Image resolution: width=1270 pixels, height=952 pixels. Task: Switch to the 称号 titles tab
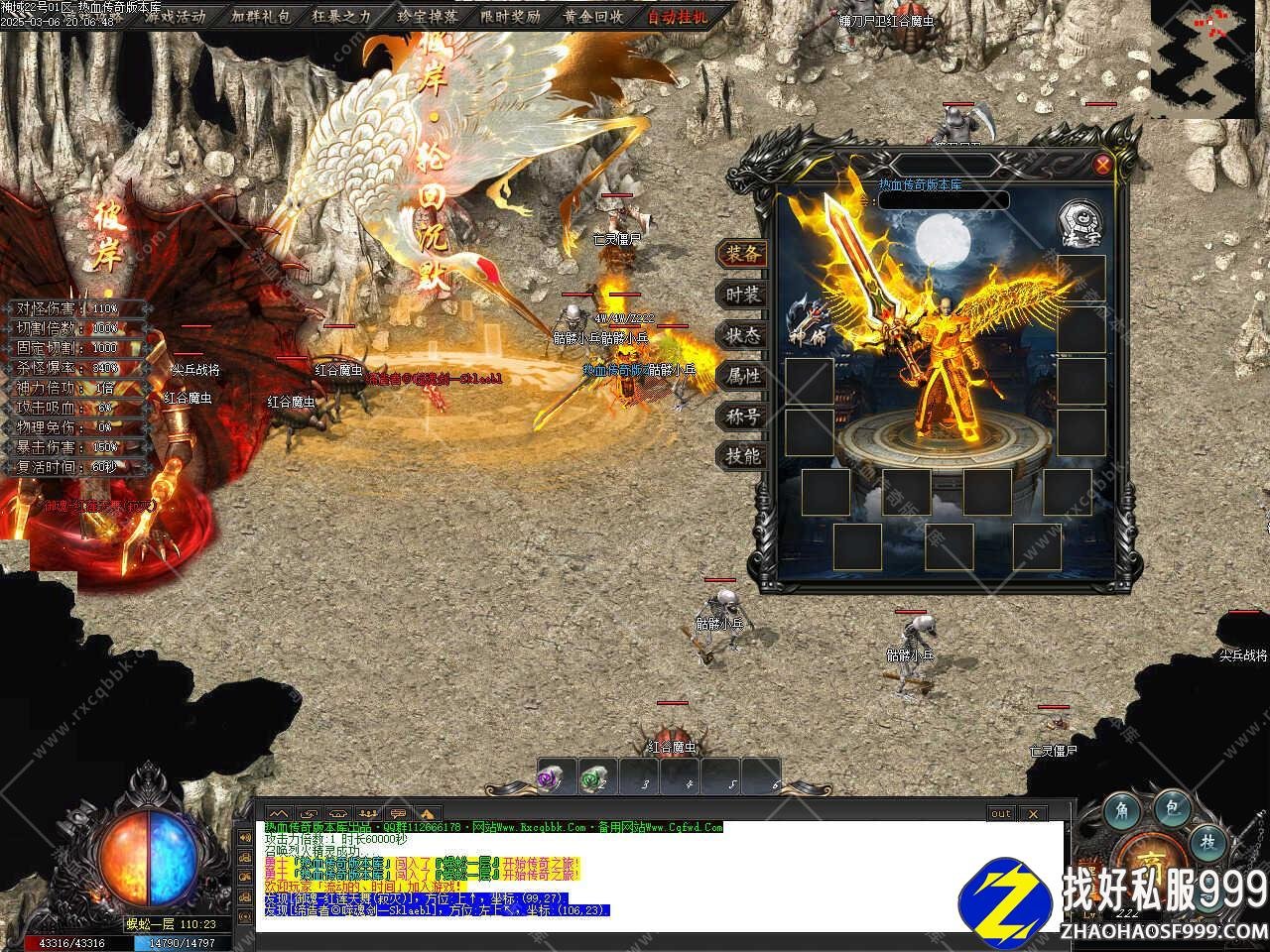[741, 416]
